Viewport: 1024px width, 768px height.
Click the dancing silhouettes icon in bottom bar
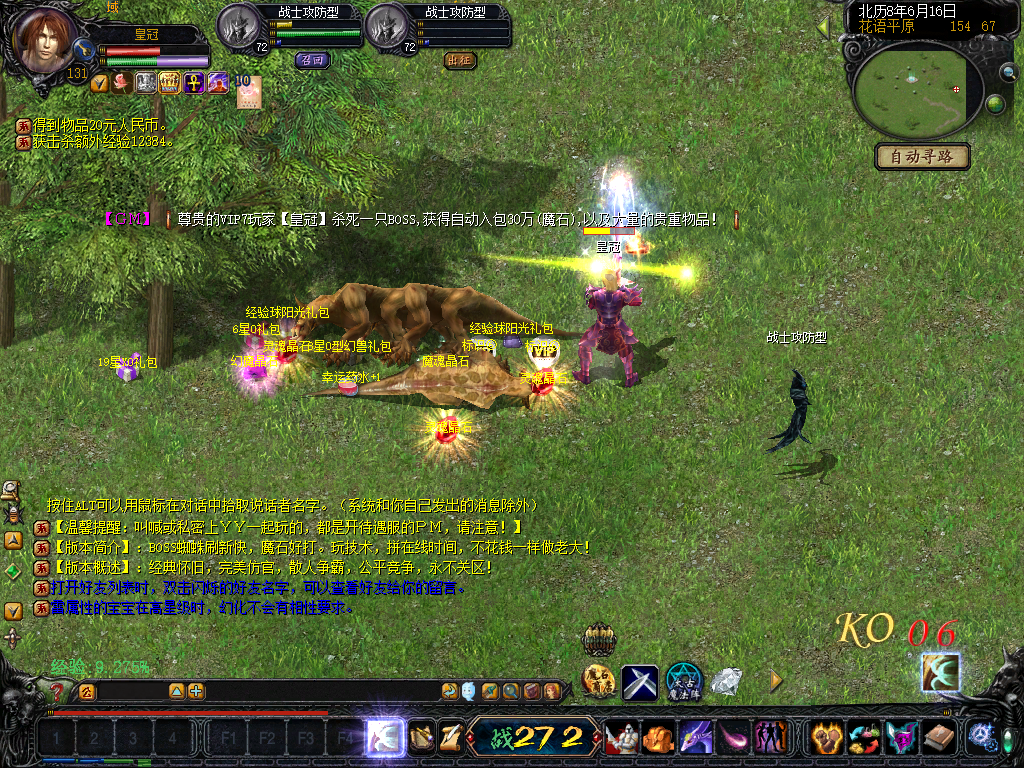(771, 738)
